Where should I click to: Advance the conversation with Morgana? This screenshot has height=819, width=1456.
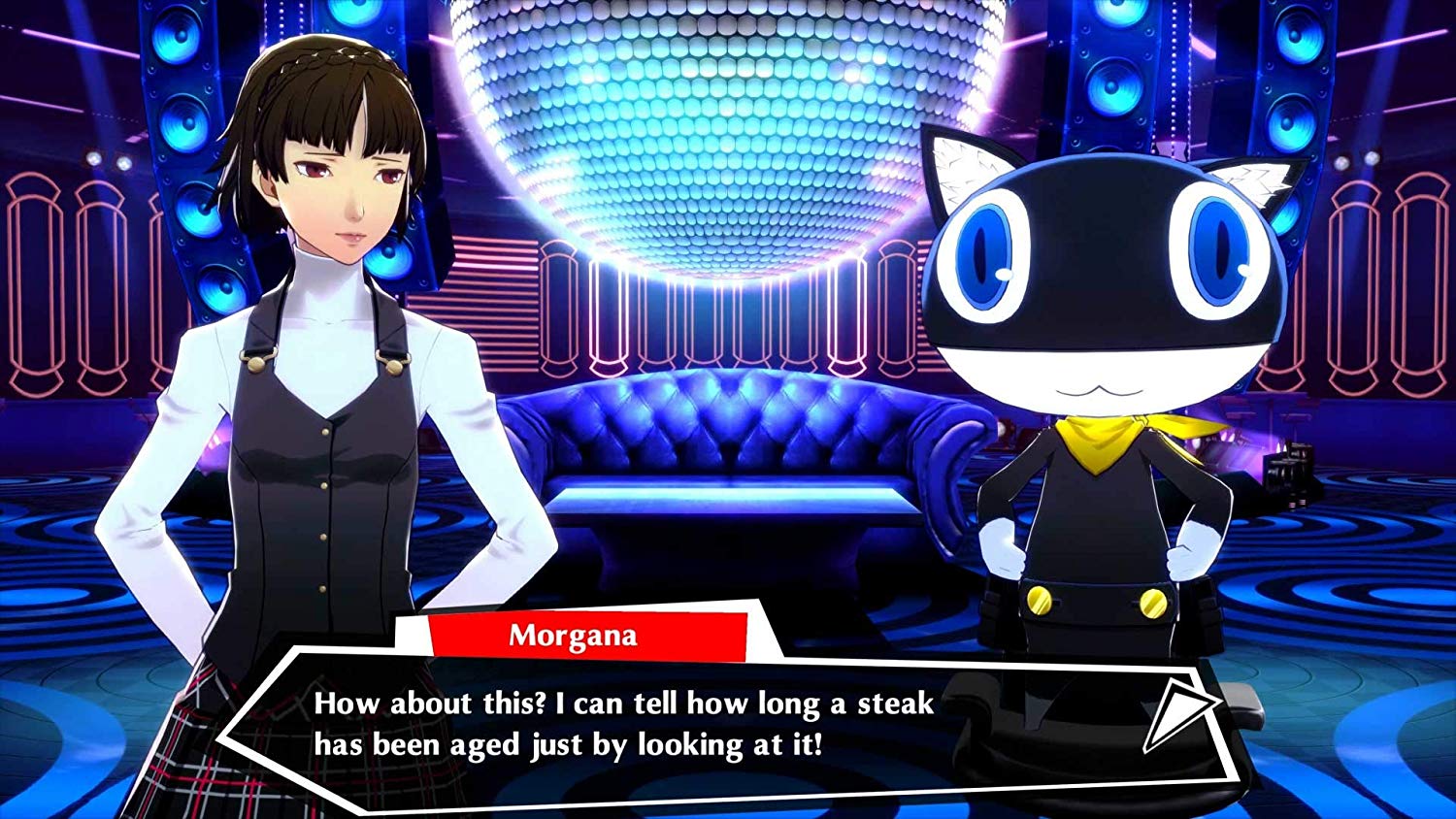(1170, 717)
